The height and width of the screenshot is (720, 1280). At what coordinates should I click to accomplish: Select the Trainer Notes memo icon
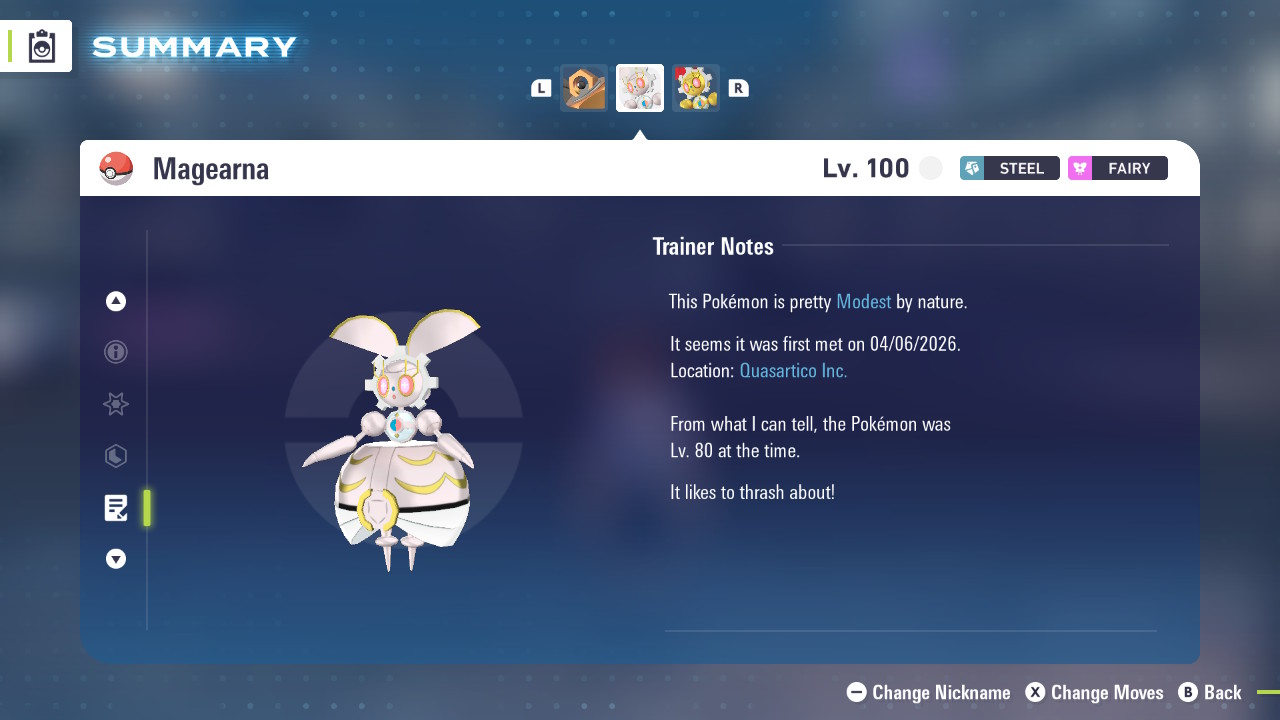click(115, 508)
